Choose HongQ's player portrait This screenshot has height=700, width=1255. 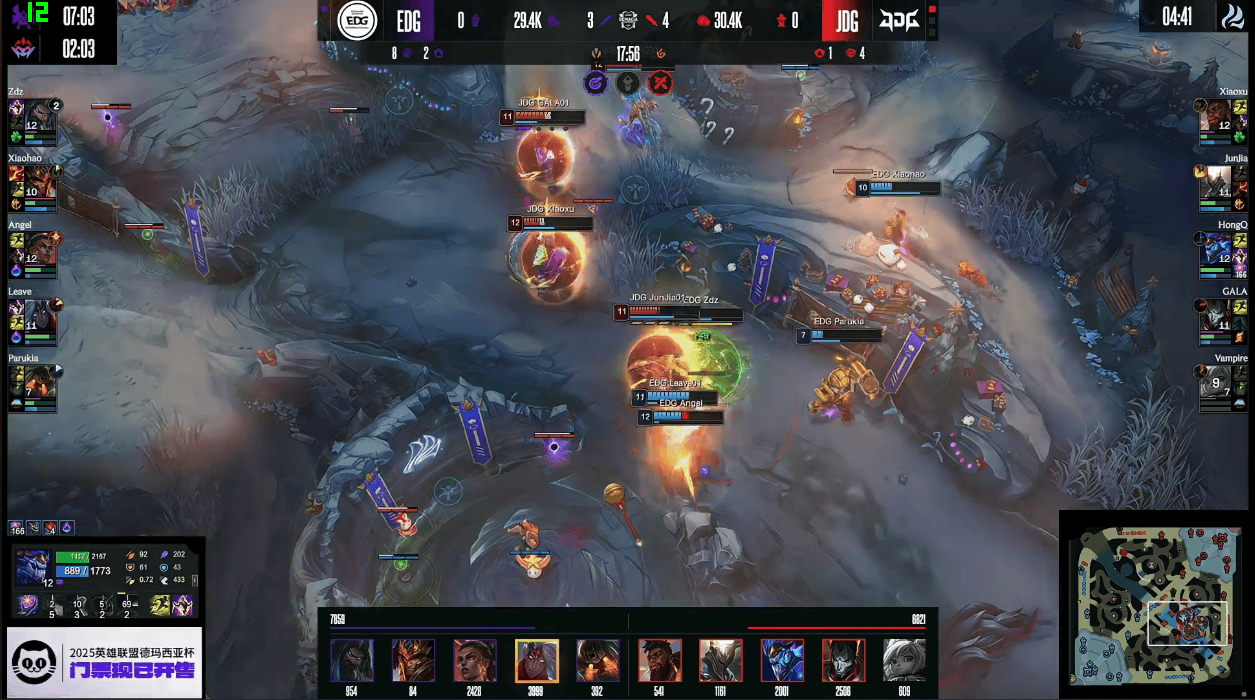(x=1215, y=247)
